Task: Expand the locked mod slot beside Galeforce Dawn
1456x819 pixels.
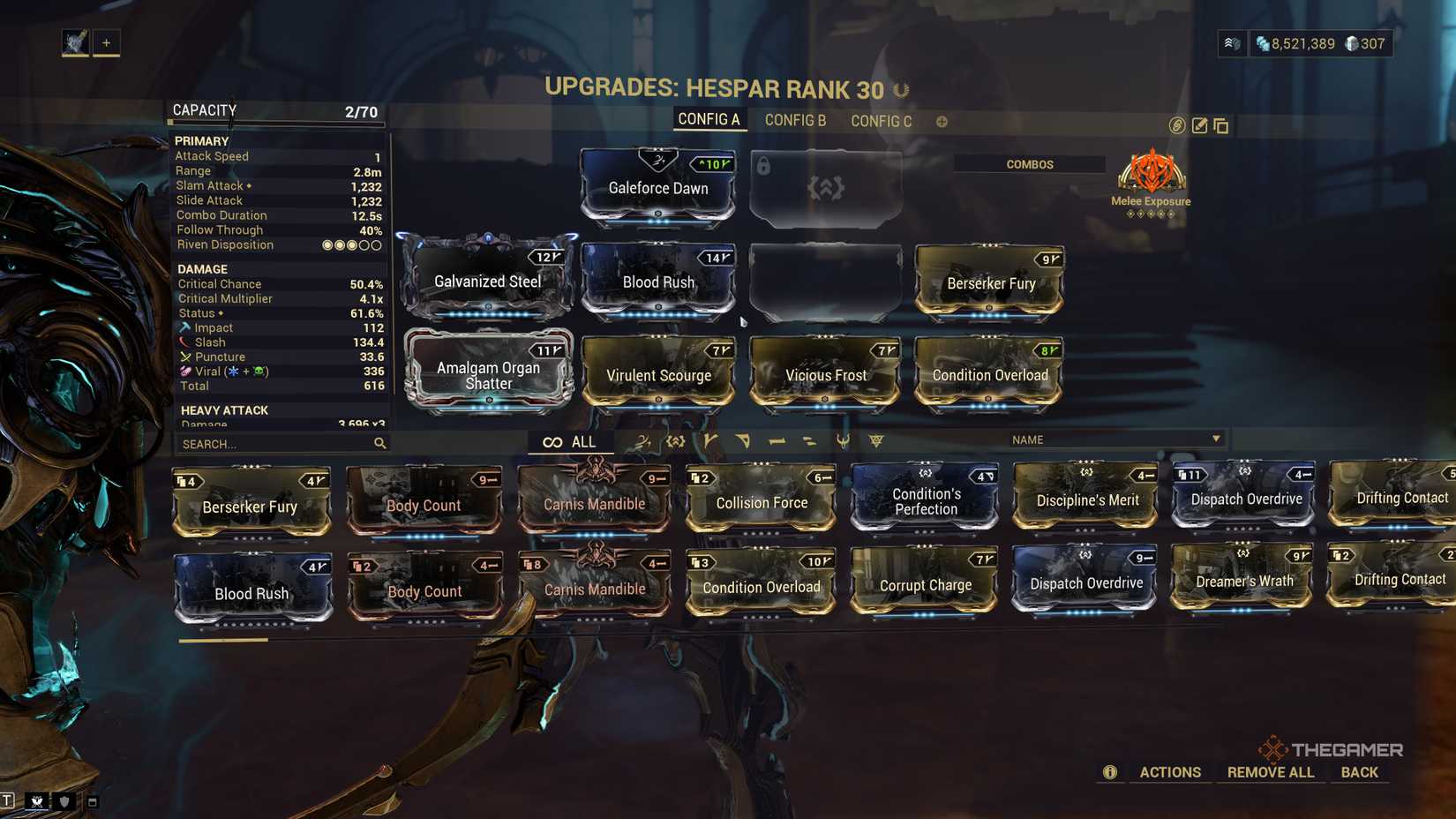Action: click(824, 187)
